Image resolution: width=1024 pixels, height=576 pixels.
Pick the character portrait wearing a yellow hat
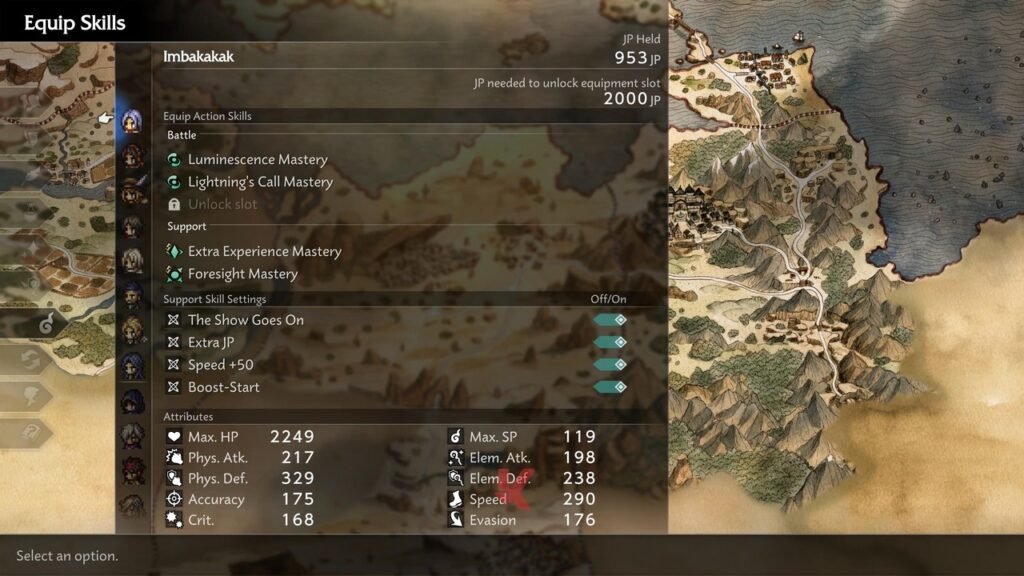132,190
